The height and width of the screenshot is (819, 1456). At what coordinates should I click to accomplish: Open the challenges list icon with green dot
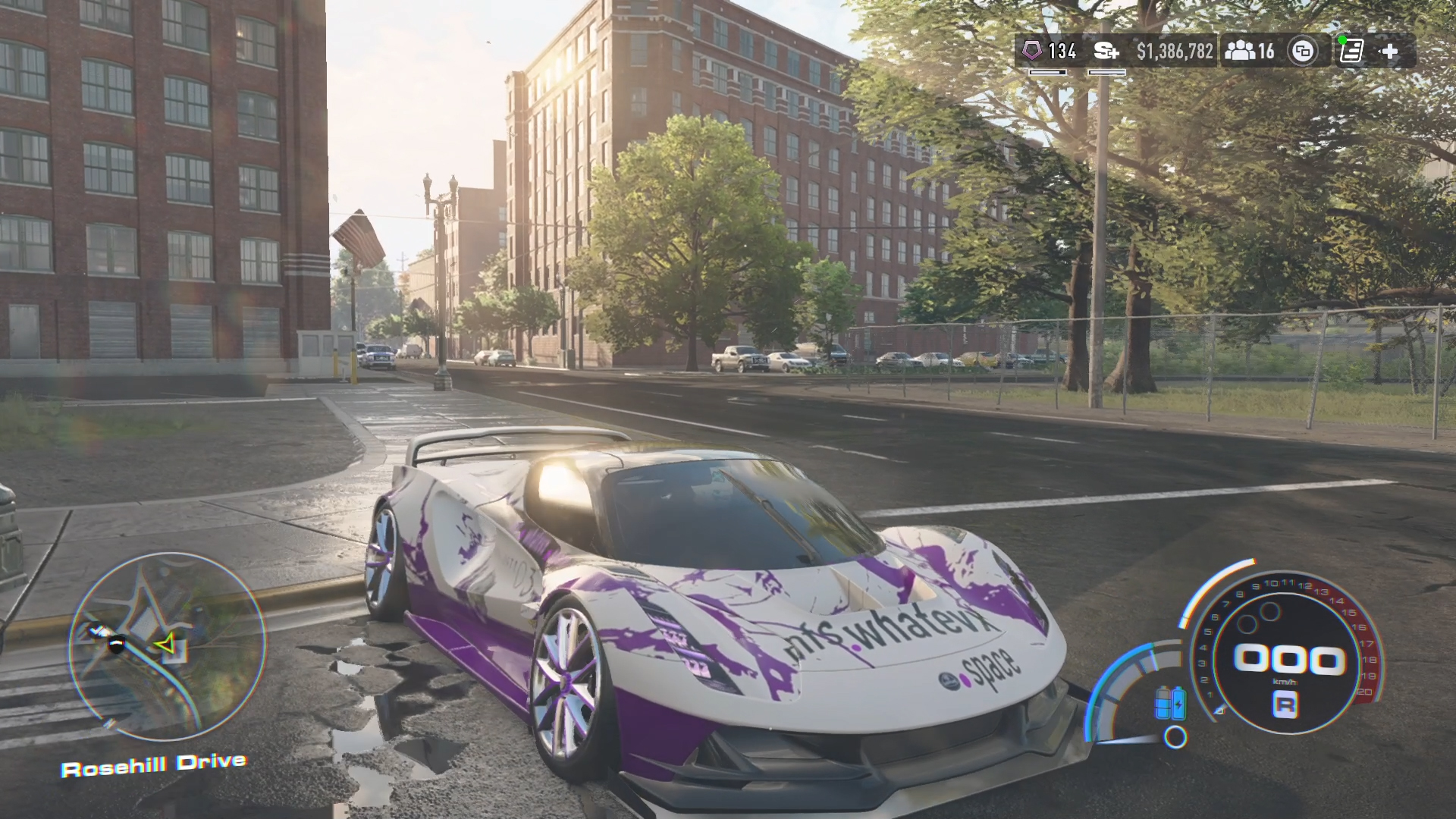1351,52
